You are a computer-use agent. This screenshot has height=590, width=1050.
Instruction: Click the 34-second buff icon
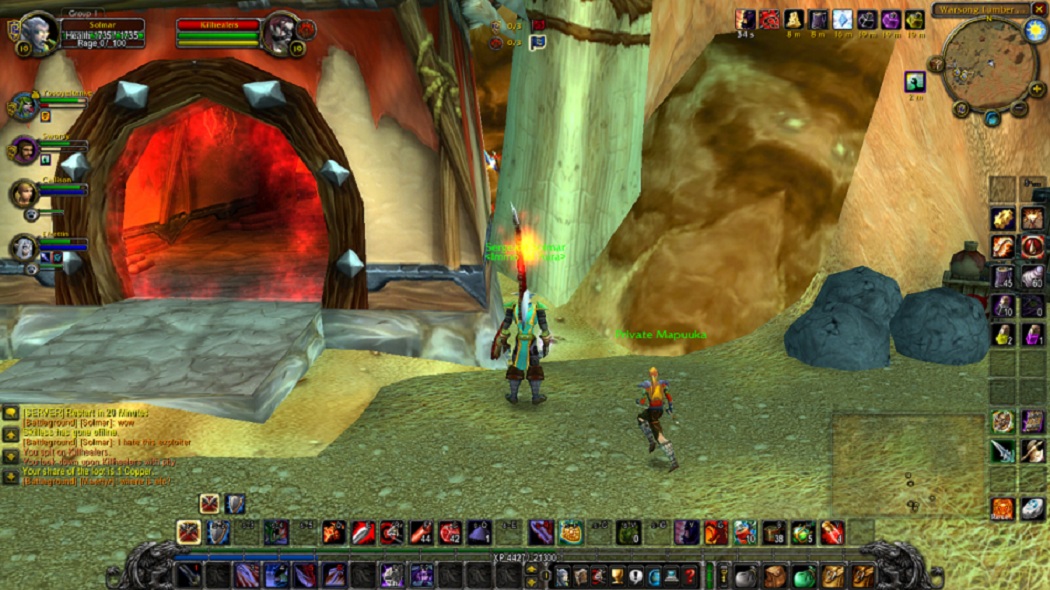(x=745, y=20)
